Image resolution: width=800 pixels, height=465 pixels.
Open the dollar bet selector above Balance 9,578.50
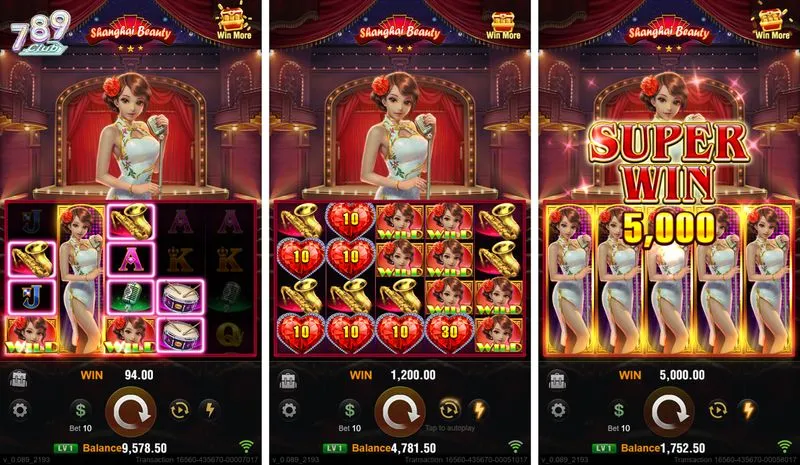(x=83, y=409)
